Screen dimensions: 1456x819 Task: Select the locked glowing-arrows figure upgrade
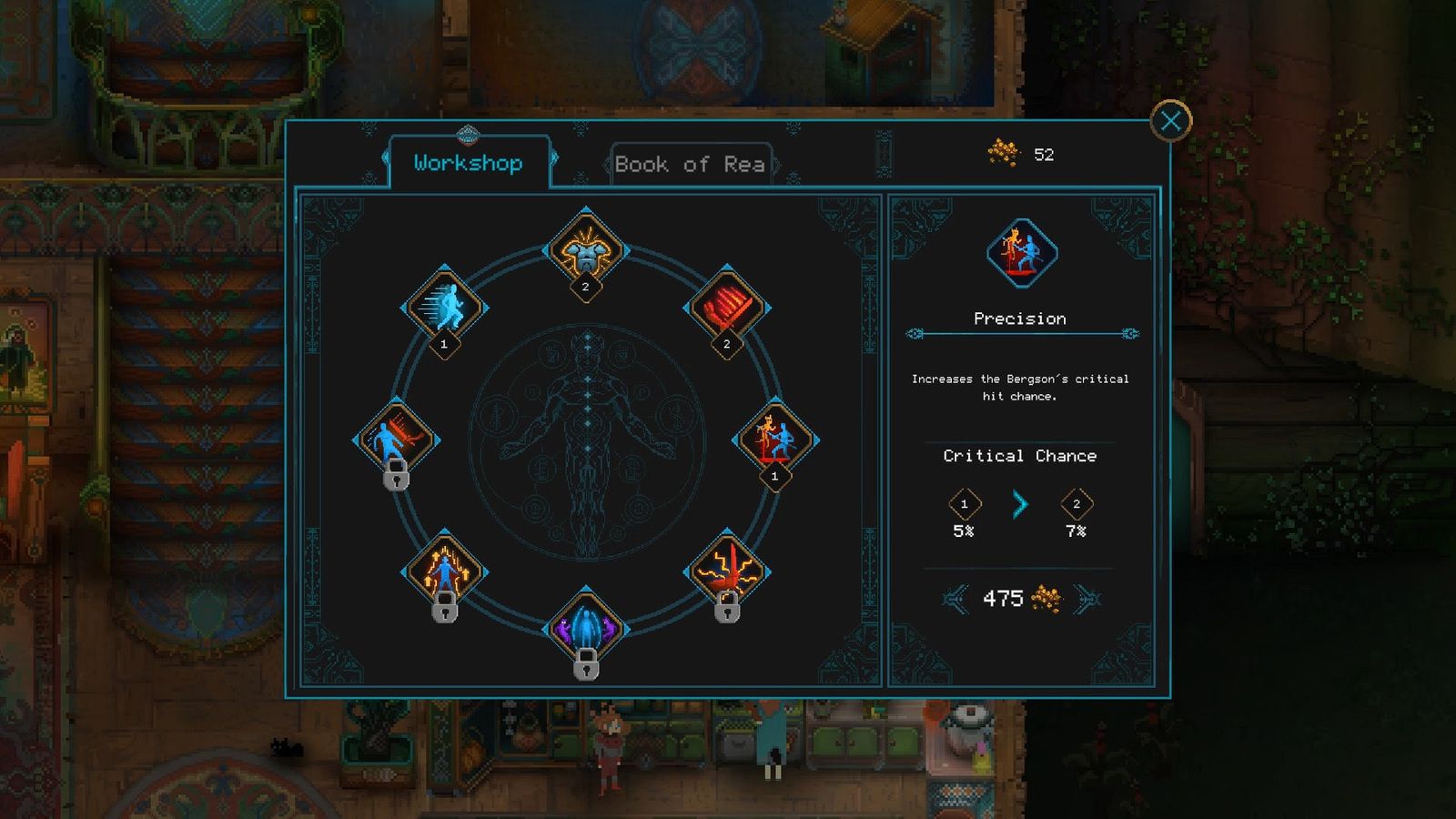444,571
